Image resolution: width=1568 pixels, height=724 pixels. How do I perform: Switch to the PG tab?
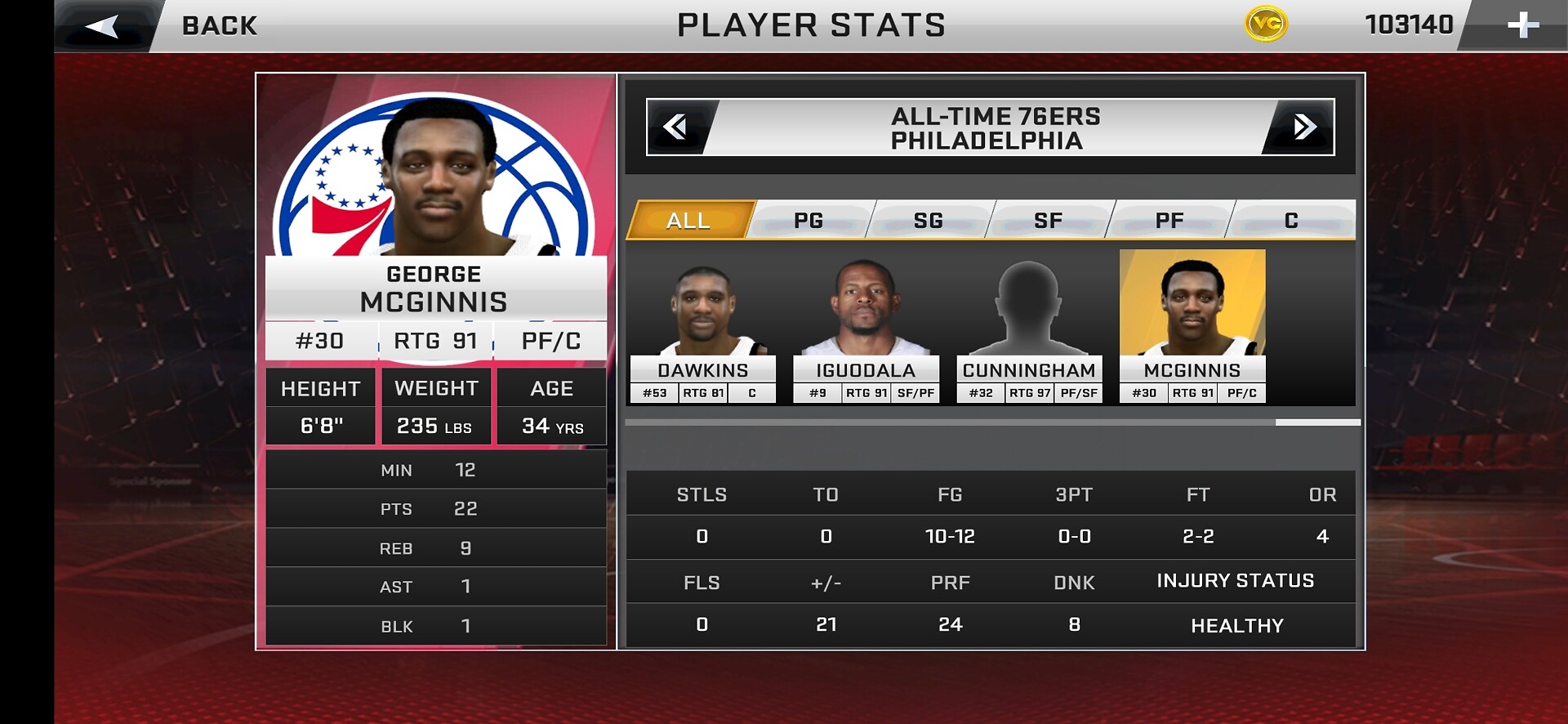808,221
